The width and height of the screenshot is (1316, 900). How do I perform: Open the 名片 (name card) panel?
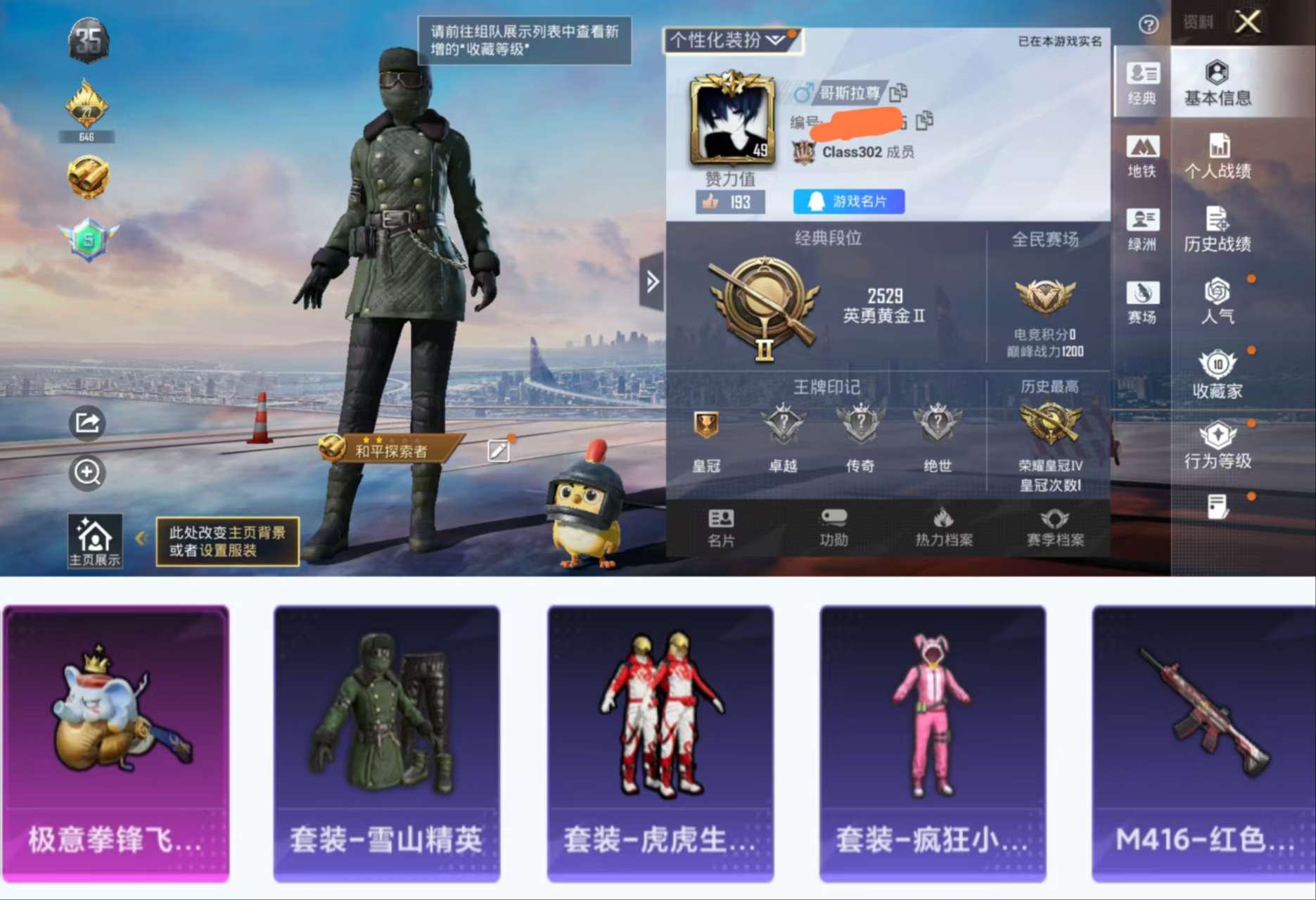pyautogui.click(x=720, y=529)
